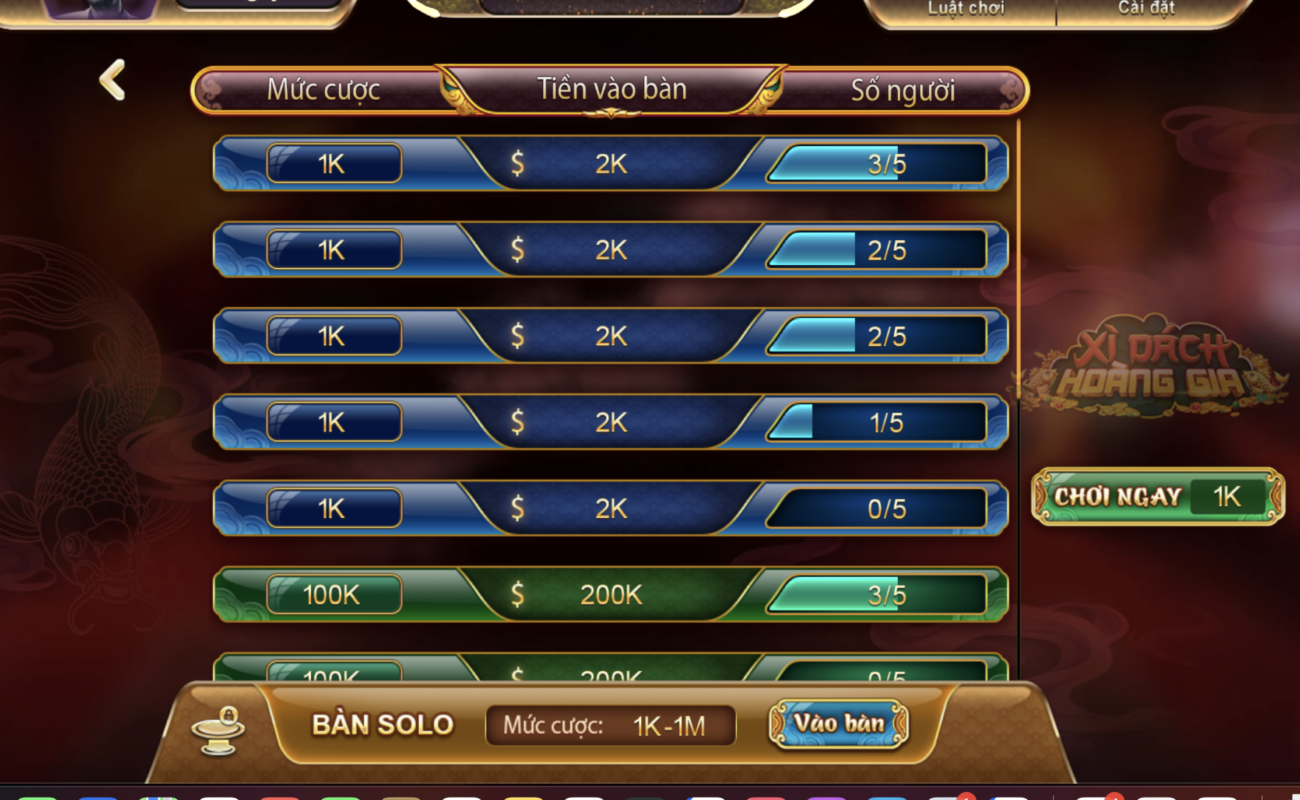
Task: Sort tables by Mức cược header
Action: [x=323, y=90]
